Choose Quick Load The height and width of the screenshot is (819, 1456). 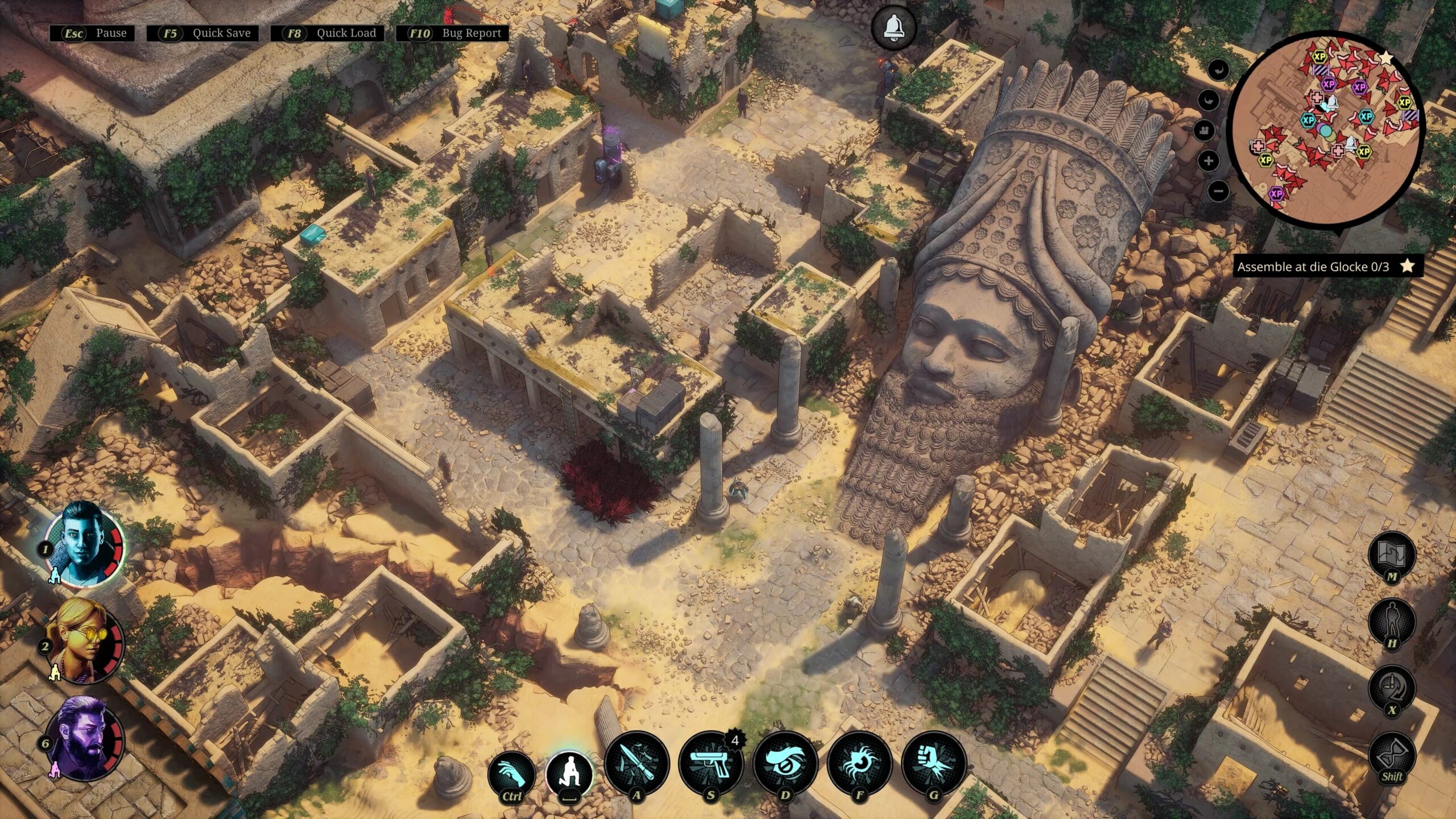click(327, 33)
